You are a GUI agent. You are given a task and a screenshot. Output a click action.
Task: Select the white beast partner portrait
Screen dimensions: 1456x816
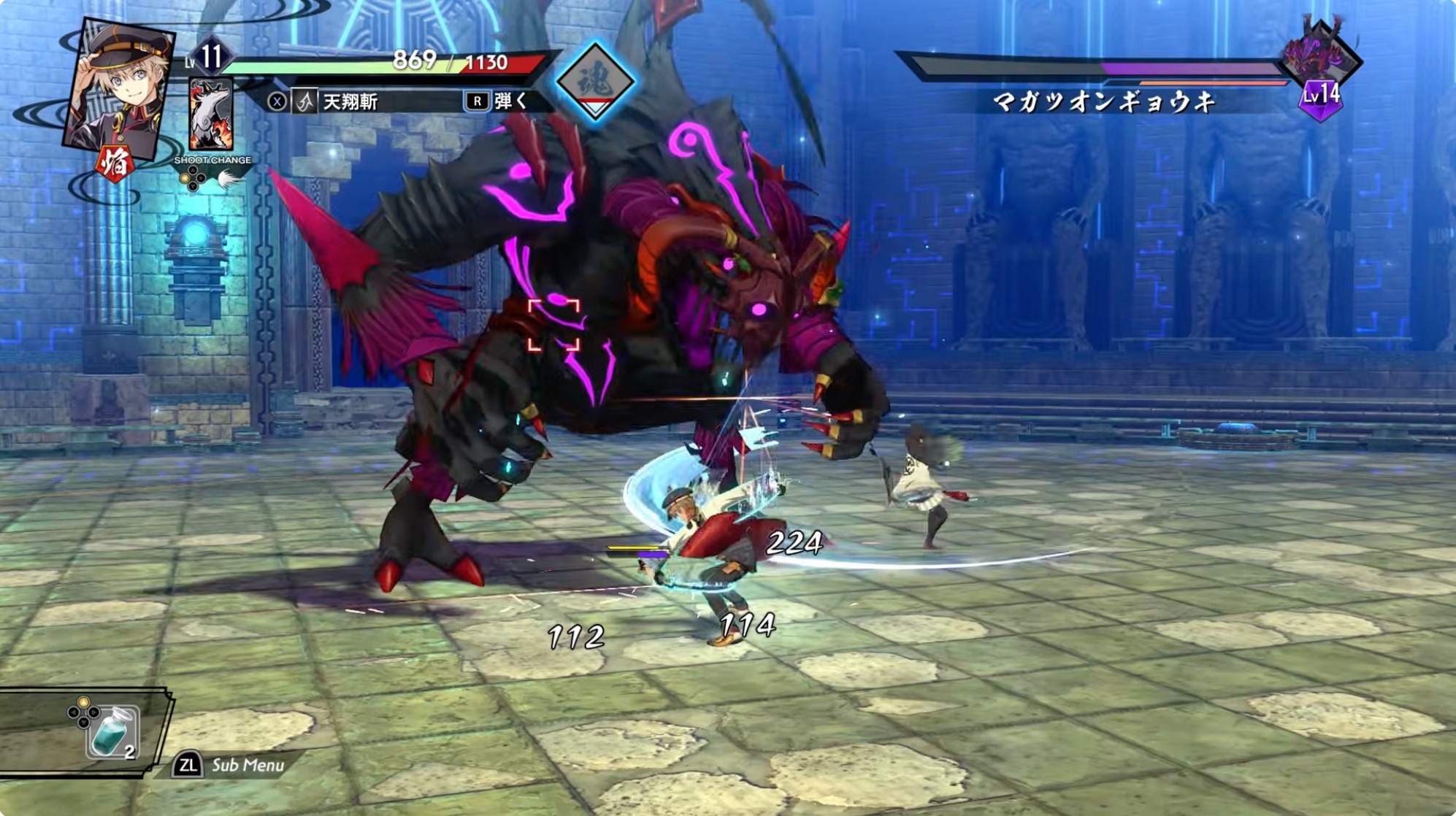(210, 115)
